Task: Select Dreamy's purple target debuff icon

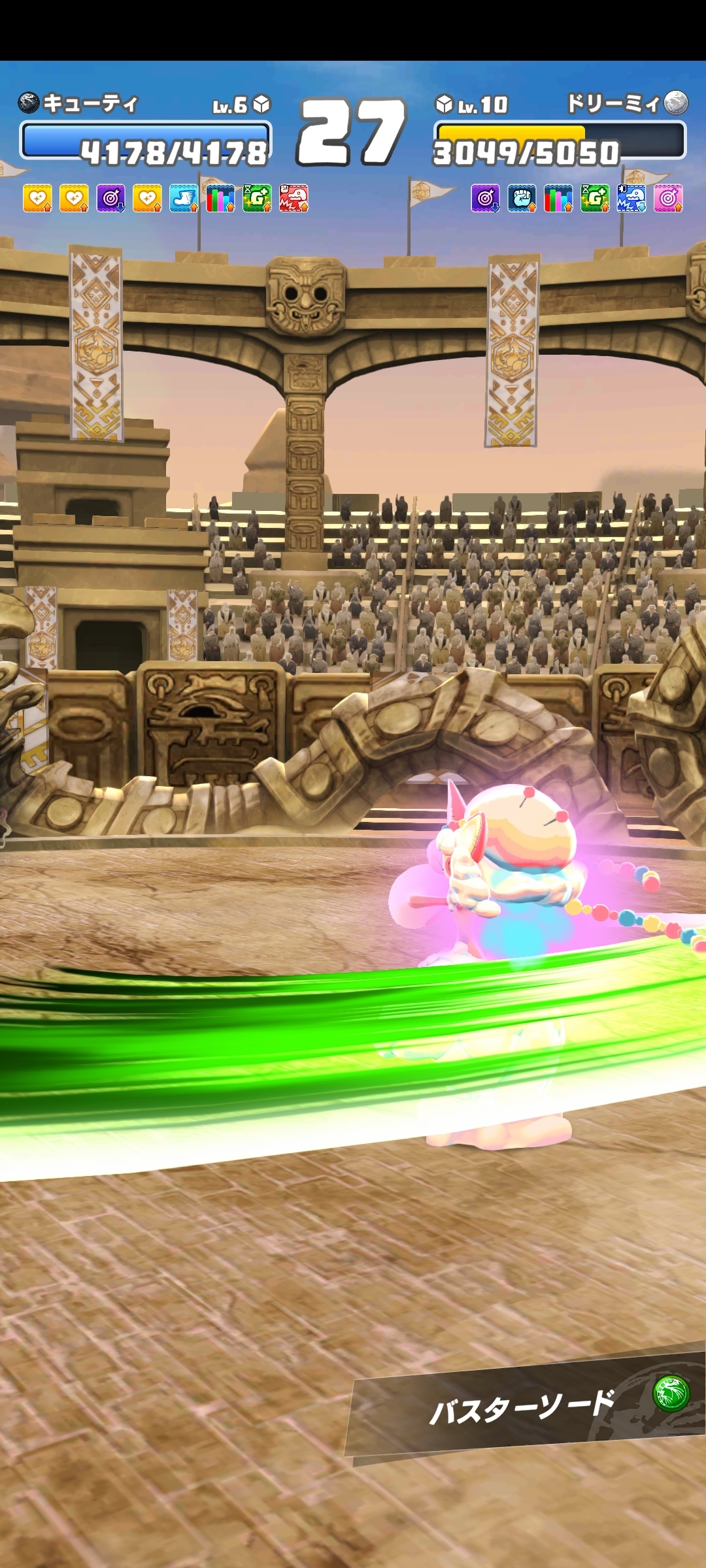Action: click(485, 198)
